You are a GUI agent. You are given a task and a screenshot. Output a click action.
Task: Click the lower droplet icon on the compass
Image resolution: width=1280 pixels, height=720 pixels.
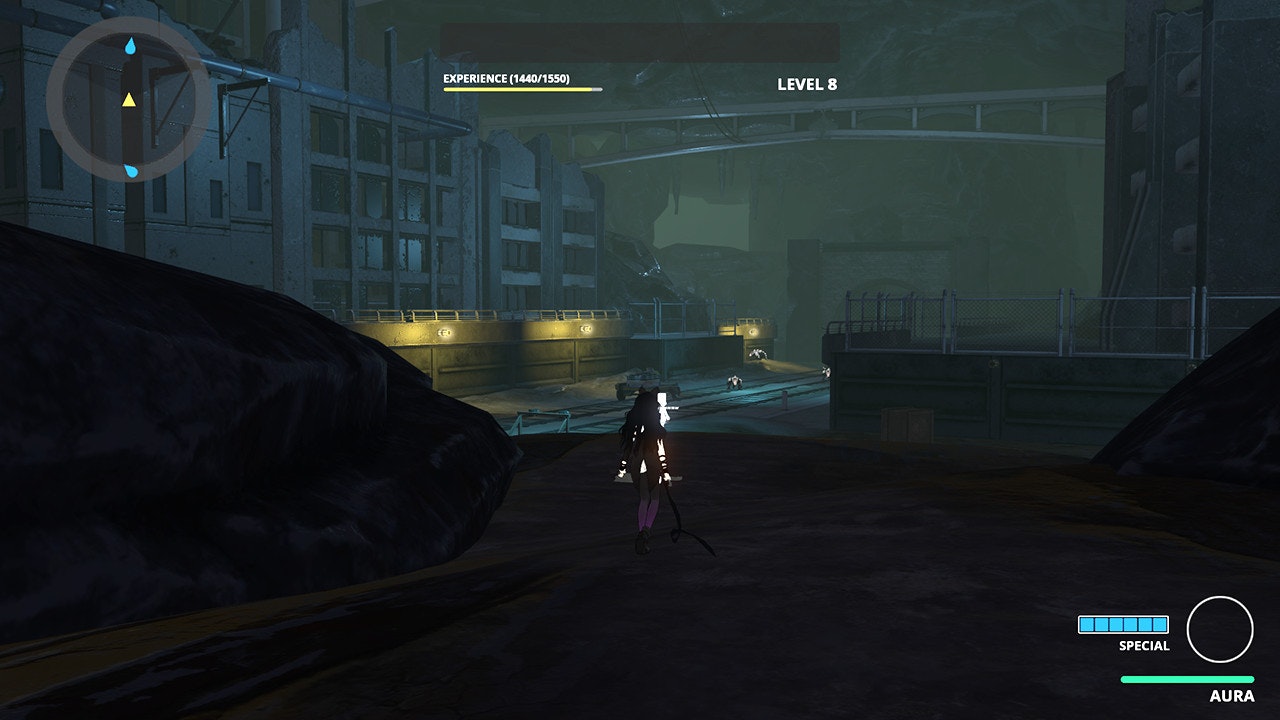pos(129,170)
